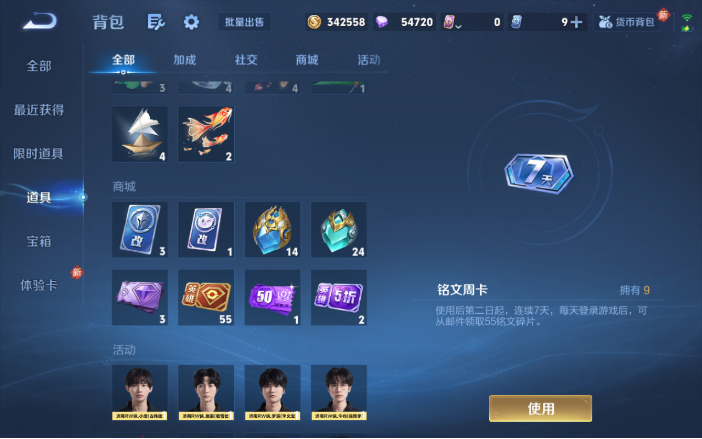
Task: Open the 体验卡 sidebar category
Action: click(39, 285)
